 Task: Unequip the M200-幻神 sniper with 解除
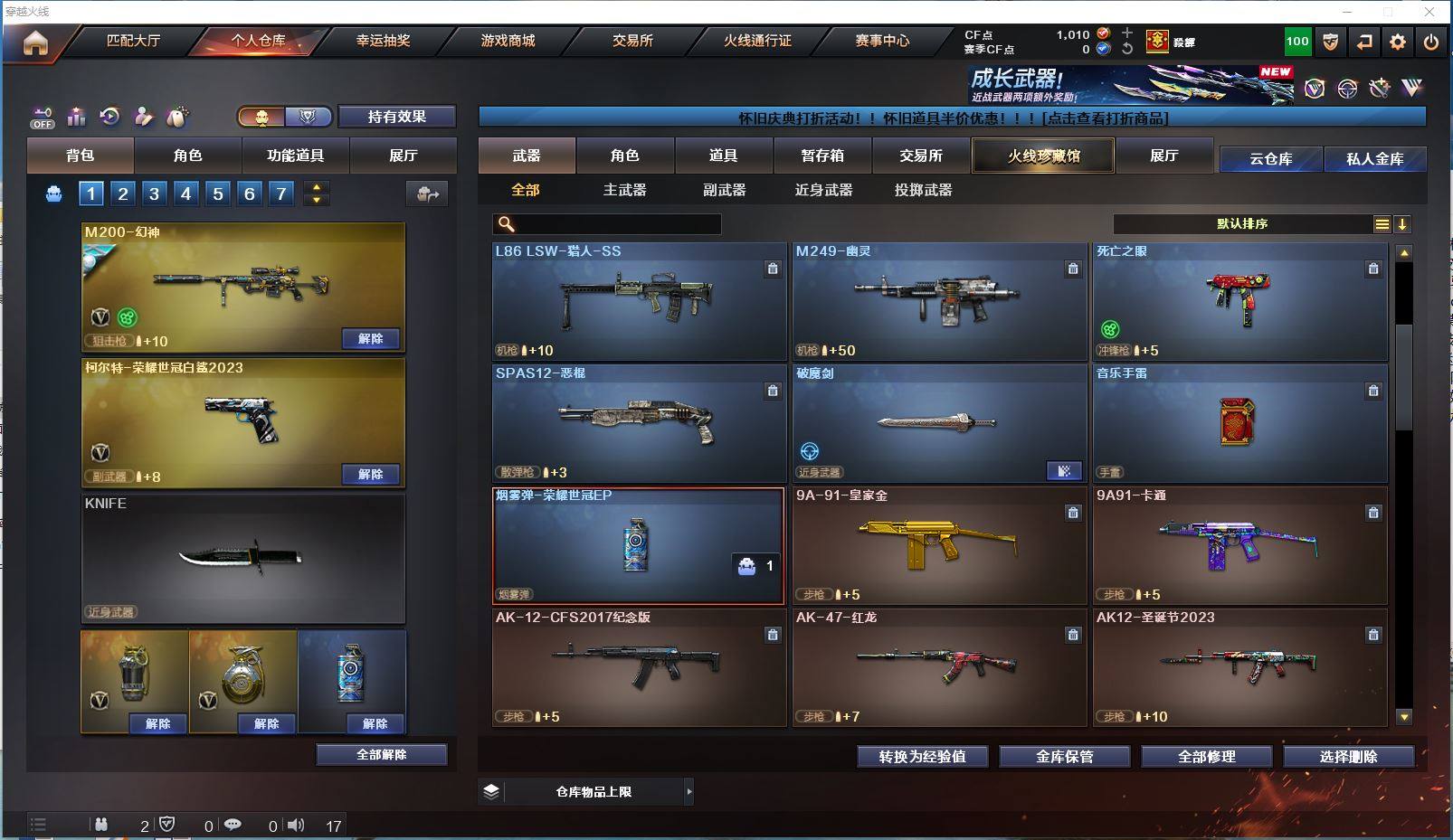coord(370,339)
